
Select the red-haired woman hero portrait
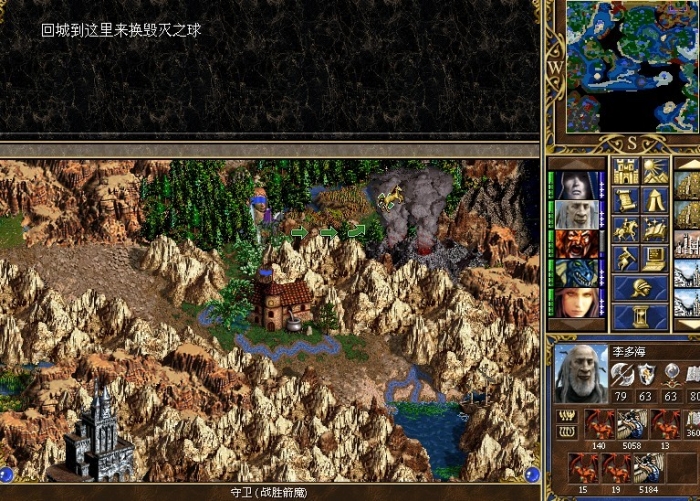(577, 301)
